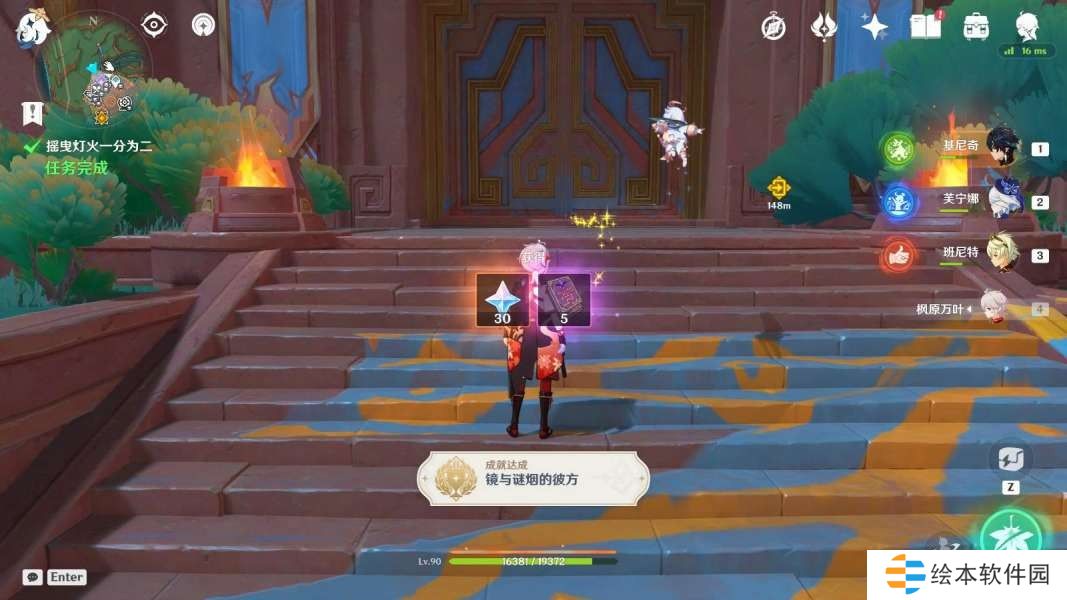Open the winged battle pass icon

click(x=824, y=27)
